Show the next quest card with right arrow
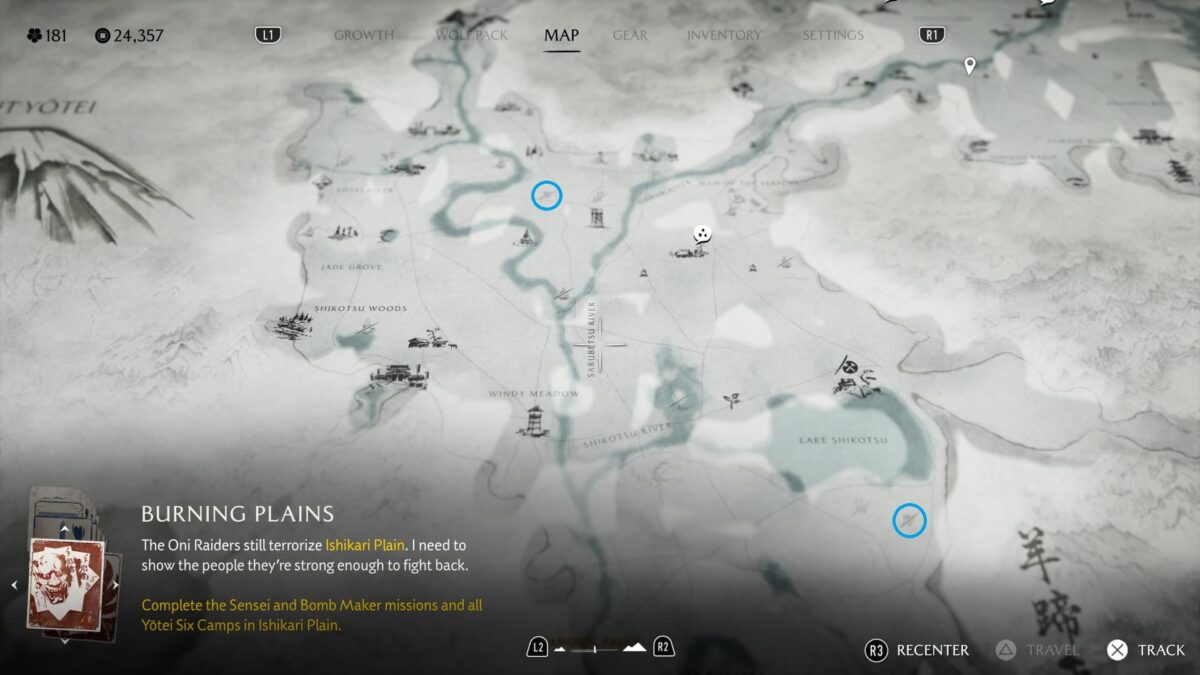The width and height of the screenshot is (1200, 675). [x=115, y=585]
